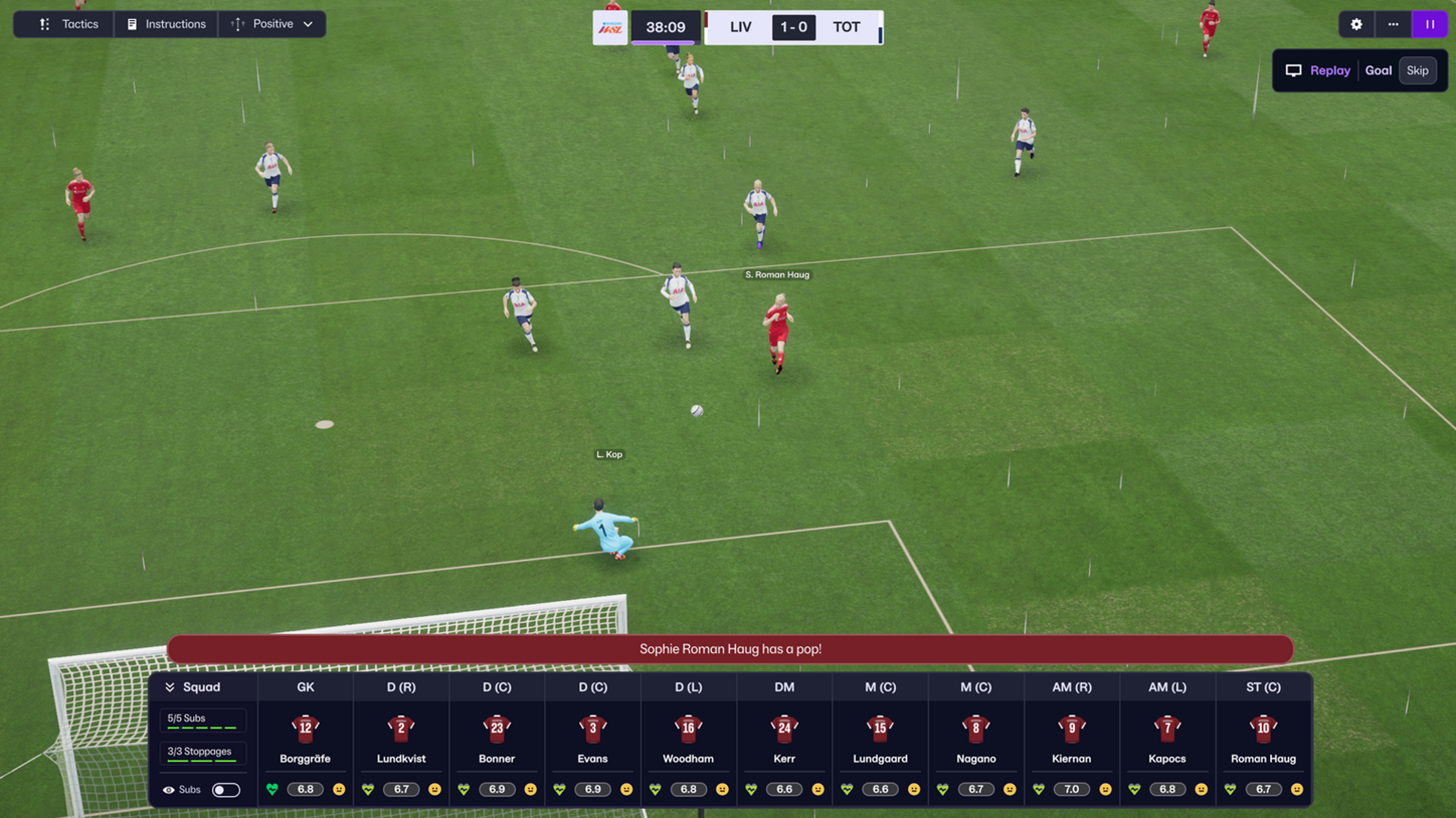Click Kerr's condition heart icon

[x=751, y=789]
